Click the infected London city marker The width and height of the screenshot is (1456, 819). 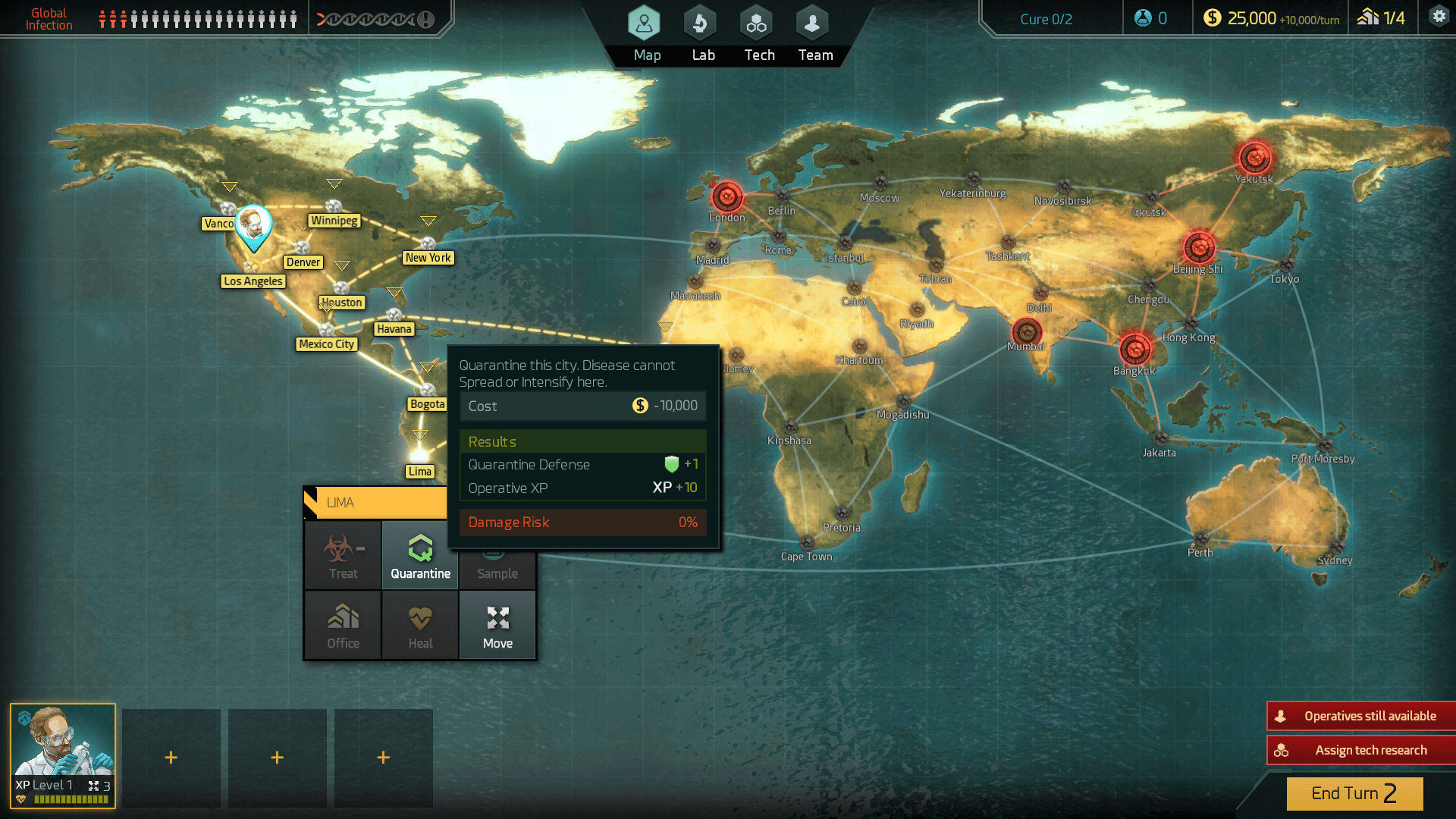[726, 197]
